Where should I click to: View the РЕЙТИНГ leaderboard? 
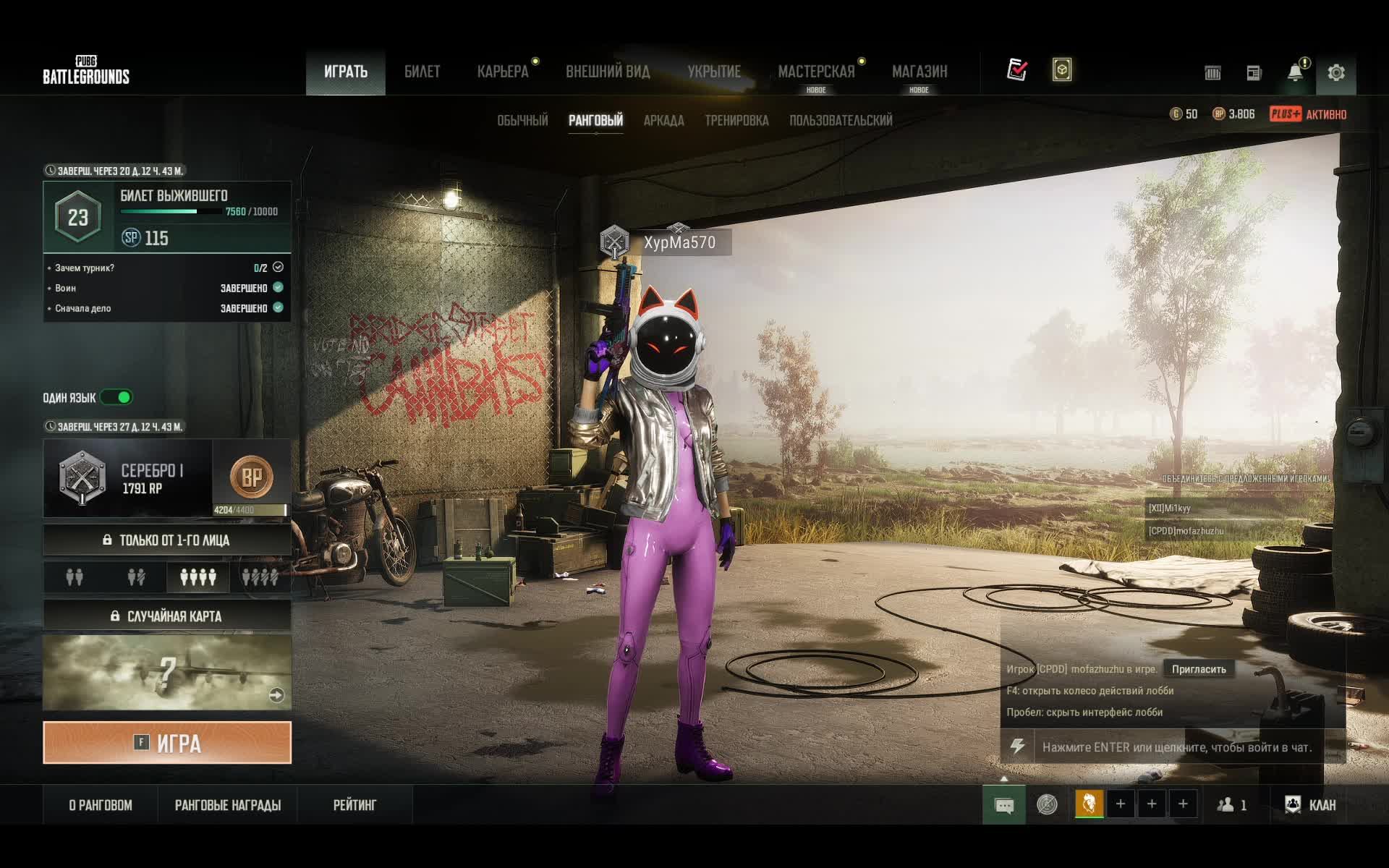(354, 805)
